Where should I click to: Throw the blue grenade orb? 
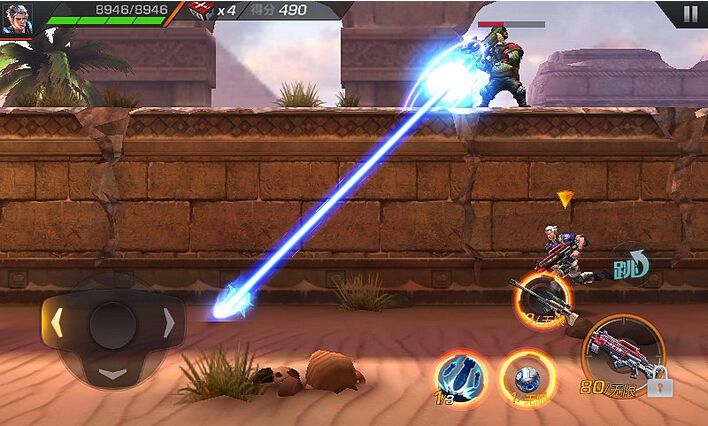tap(523, 377)
